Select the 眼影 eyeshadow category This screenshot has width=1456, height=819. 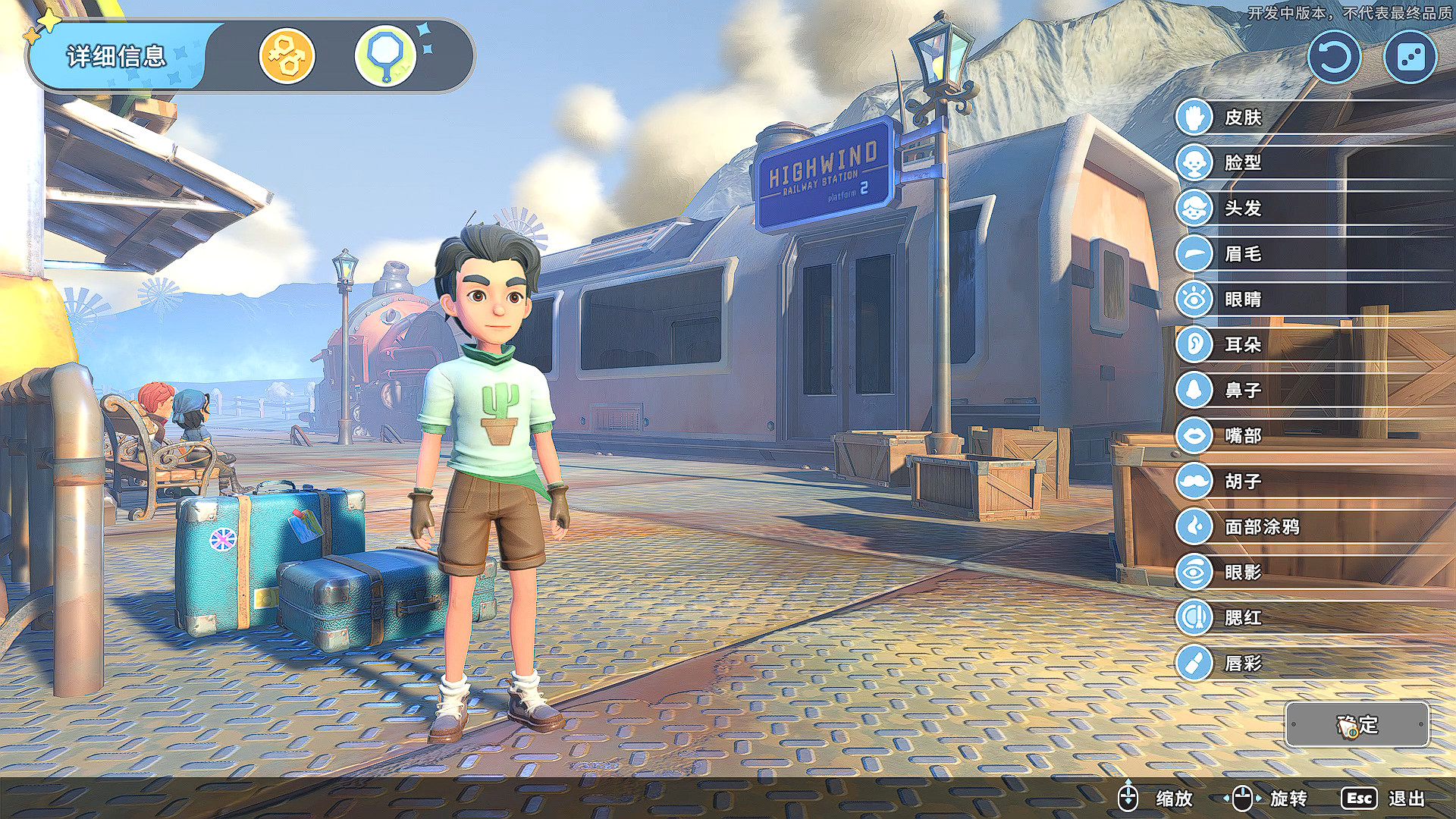click(1242, 572)
